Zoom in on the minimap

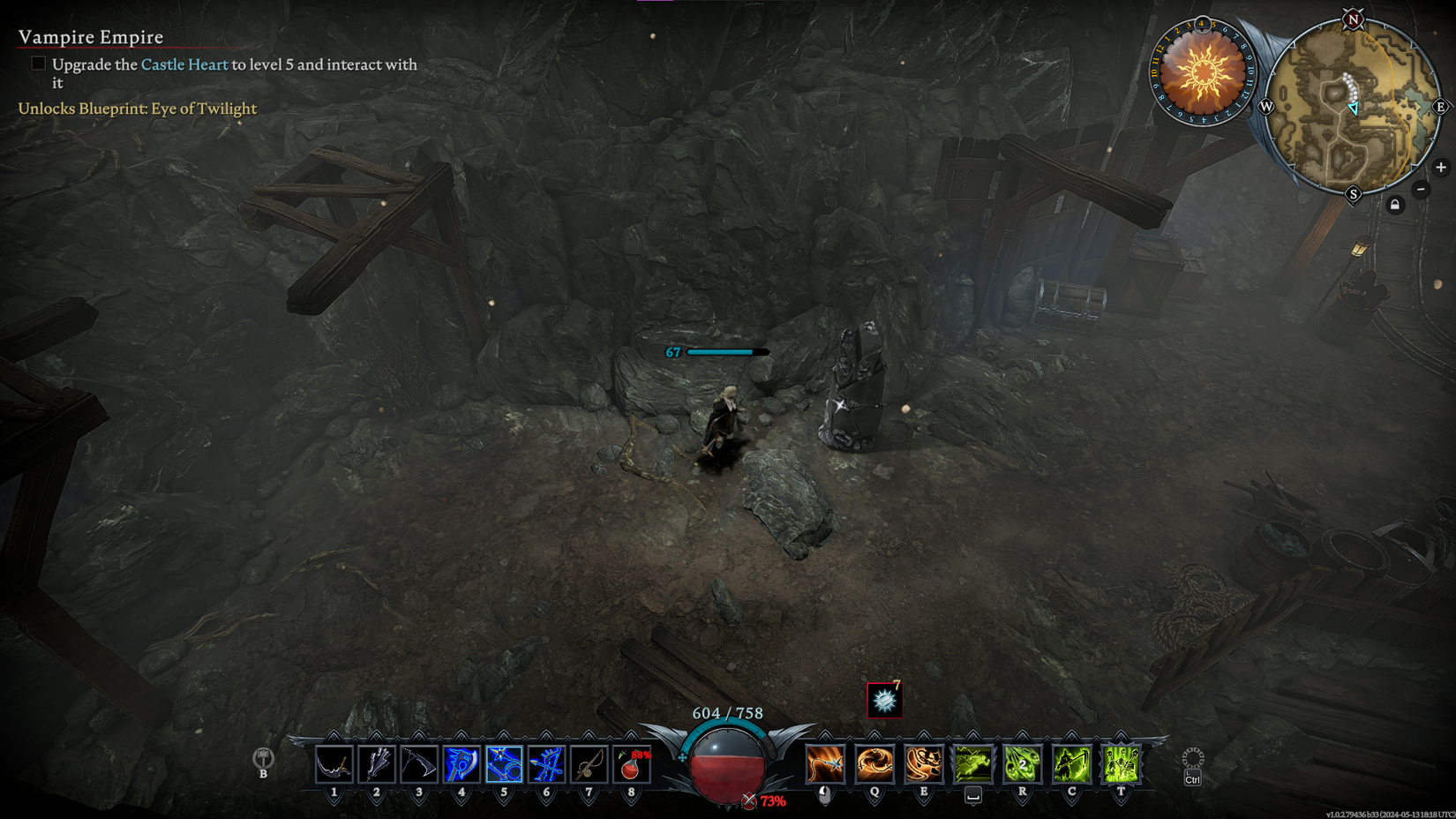pos(1442,167)
